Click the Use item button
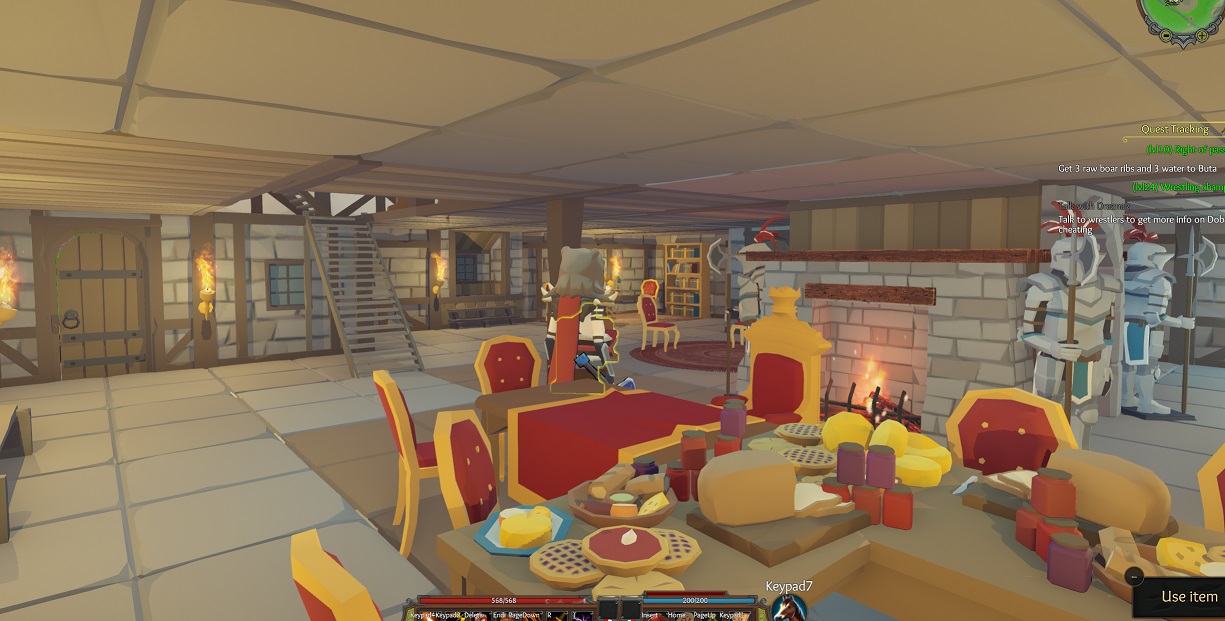The width and height of the screenshot is (1225, 621). (1189, 597)
